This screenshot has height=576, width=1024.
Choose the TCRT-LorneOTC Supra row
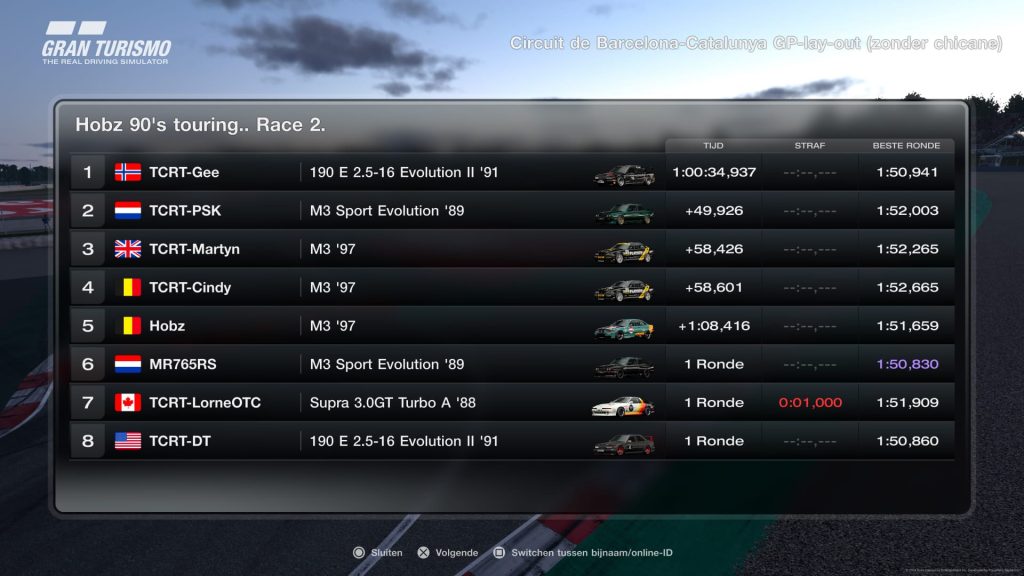pyautogui.click(x=510, y=403)
